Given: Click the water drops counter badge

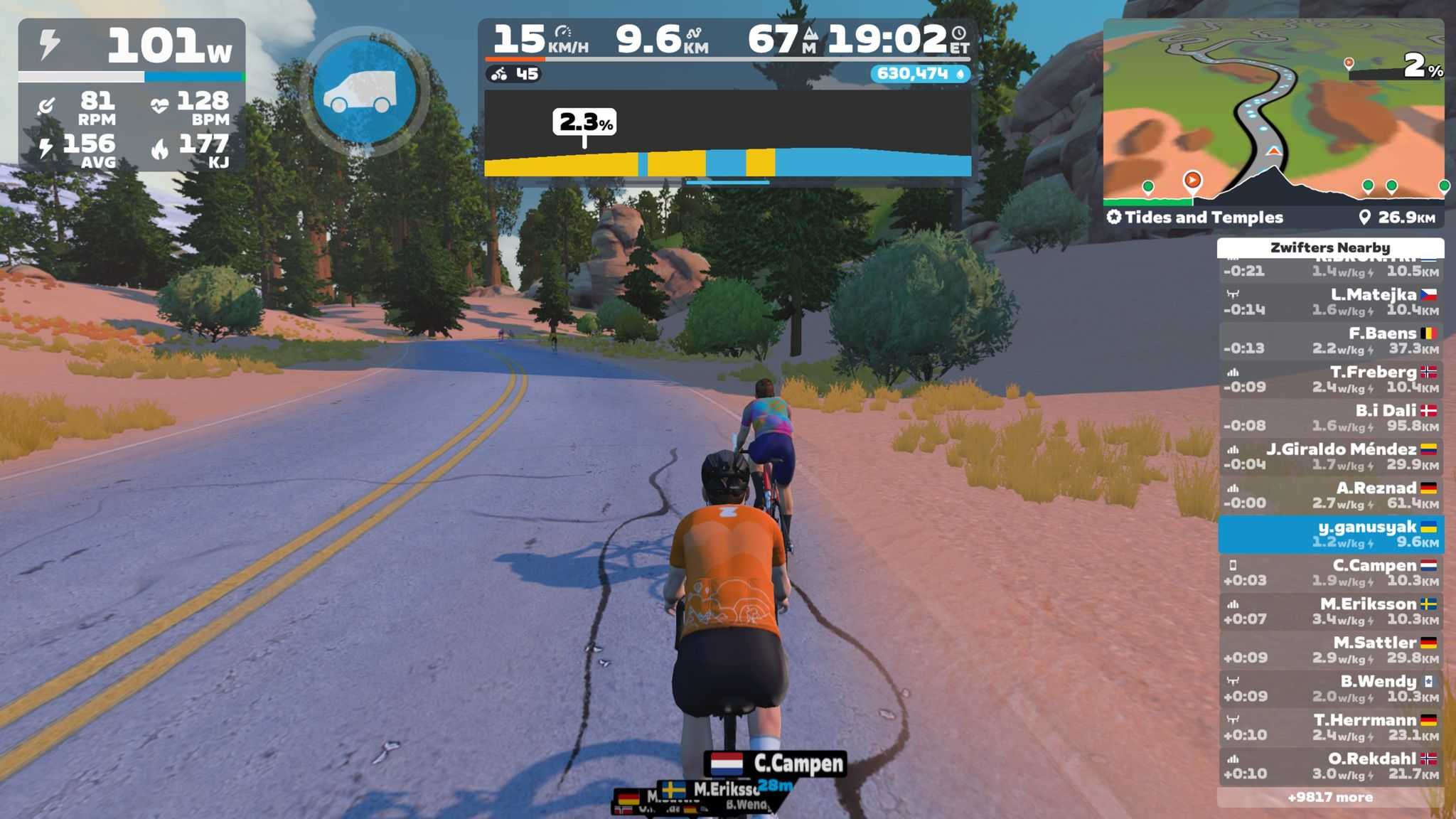Looking at the screenshot, I should tap(920, 74).
